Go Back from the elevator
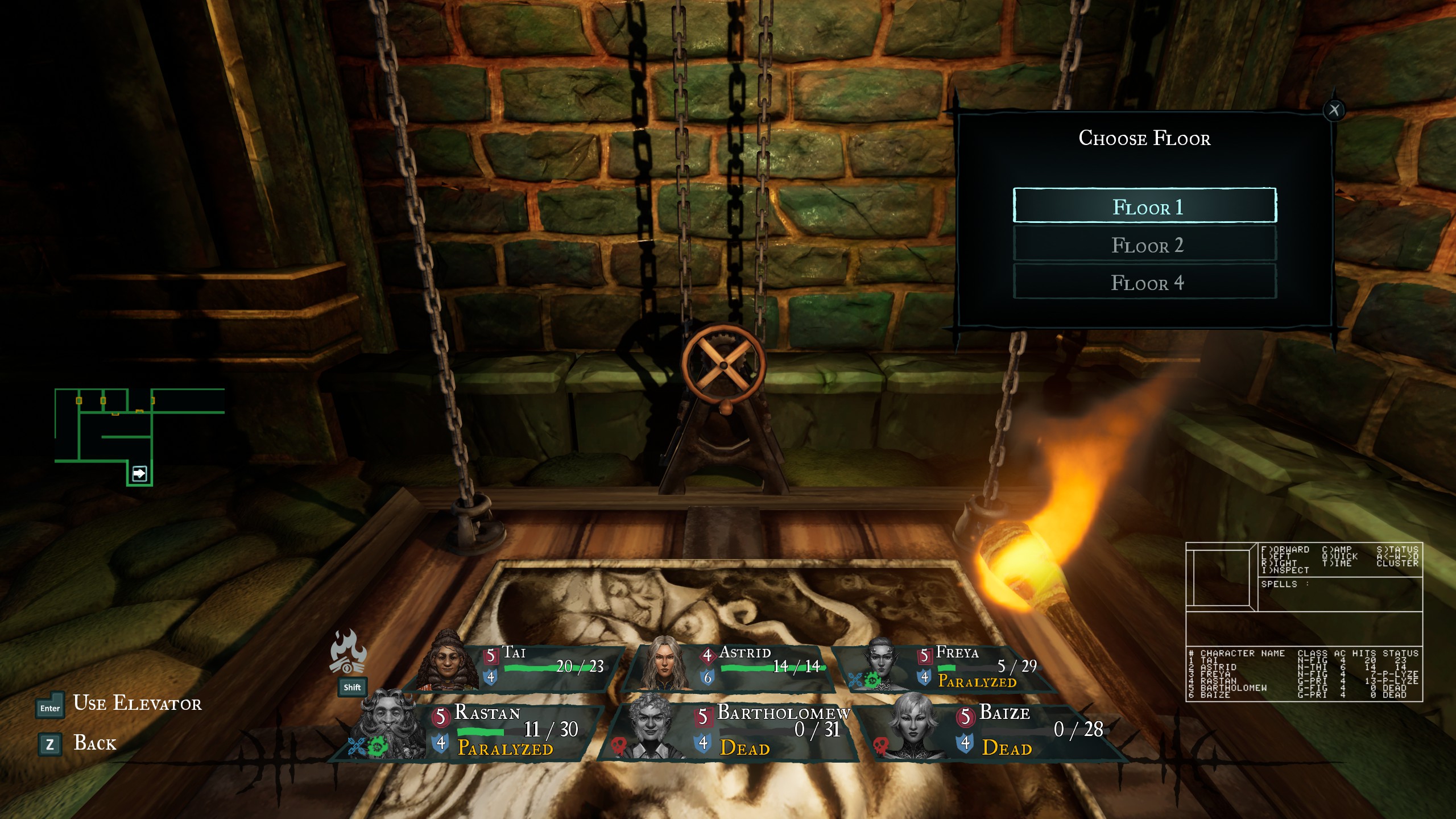 (x=94, y=743)
